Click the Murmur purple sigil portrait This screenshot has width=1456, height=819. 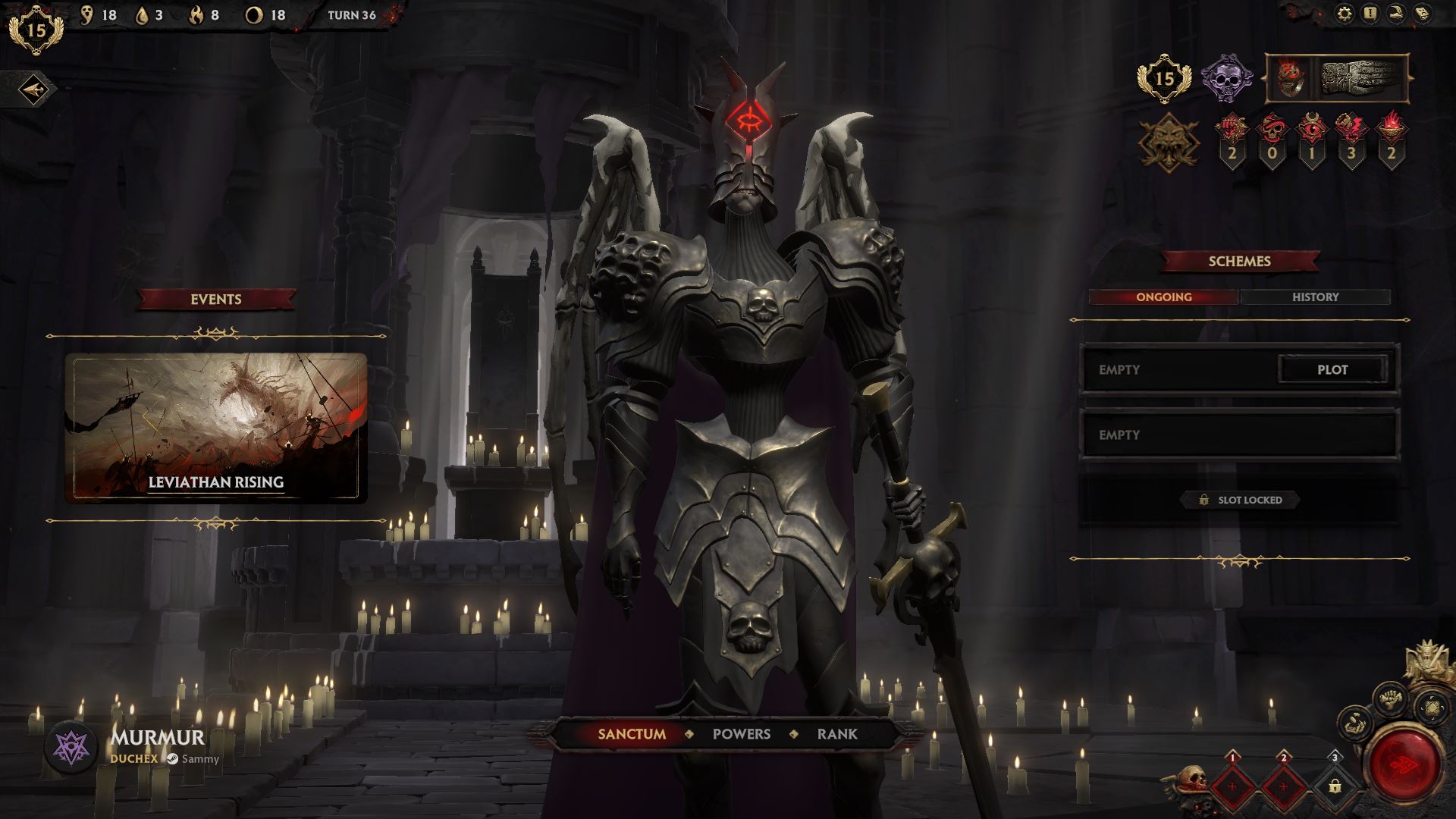tap(71, 748)
